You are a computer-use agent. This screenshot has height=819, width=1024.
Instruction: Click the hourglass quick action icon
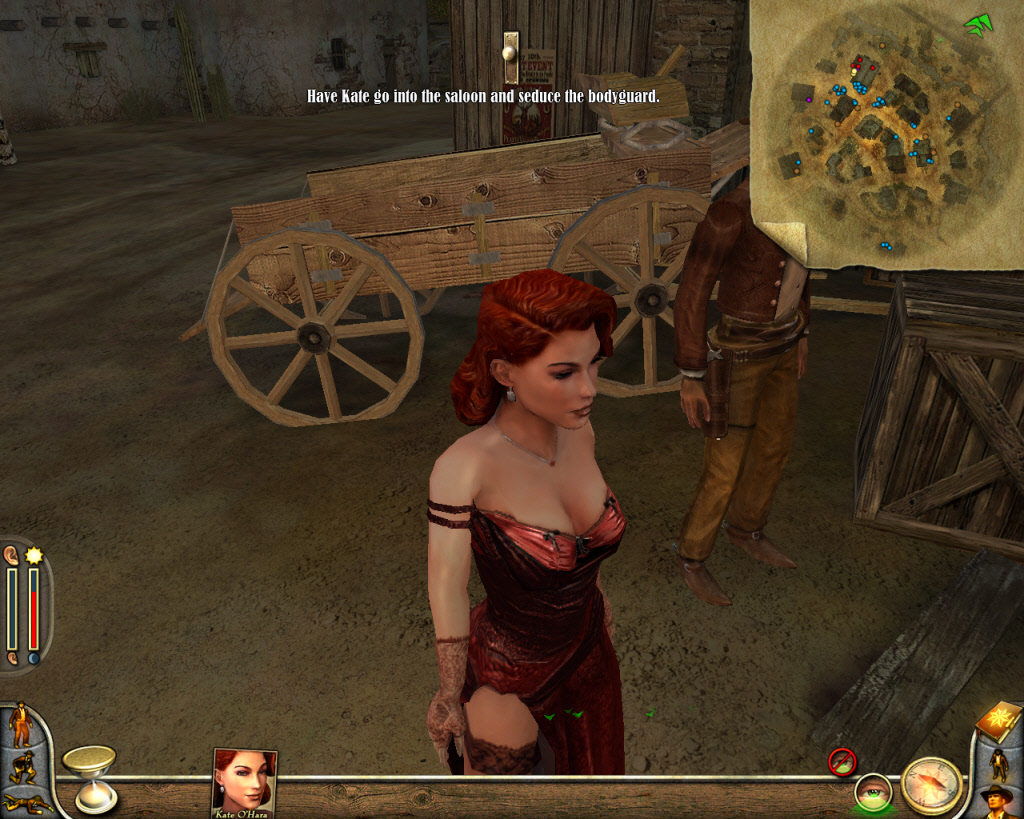point(89,777)
